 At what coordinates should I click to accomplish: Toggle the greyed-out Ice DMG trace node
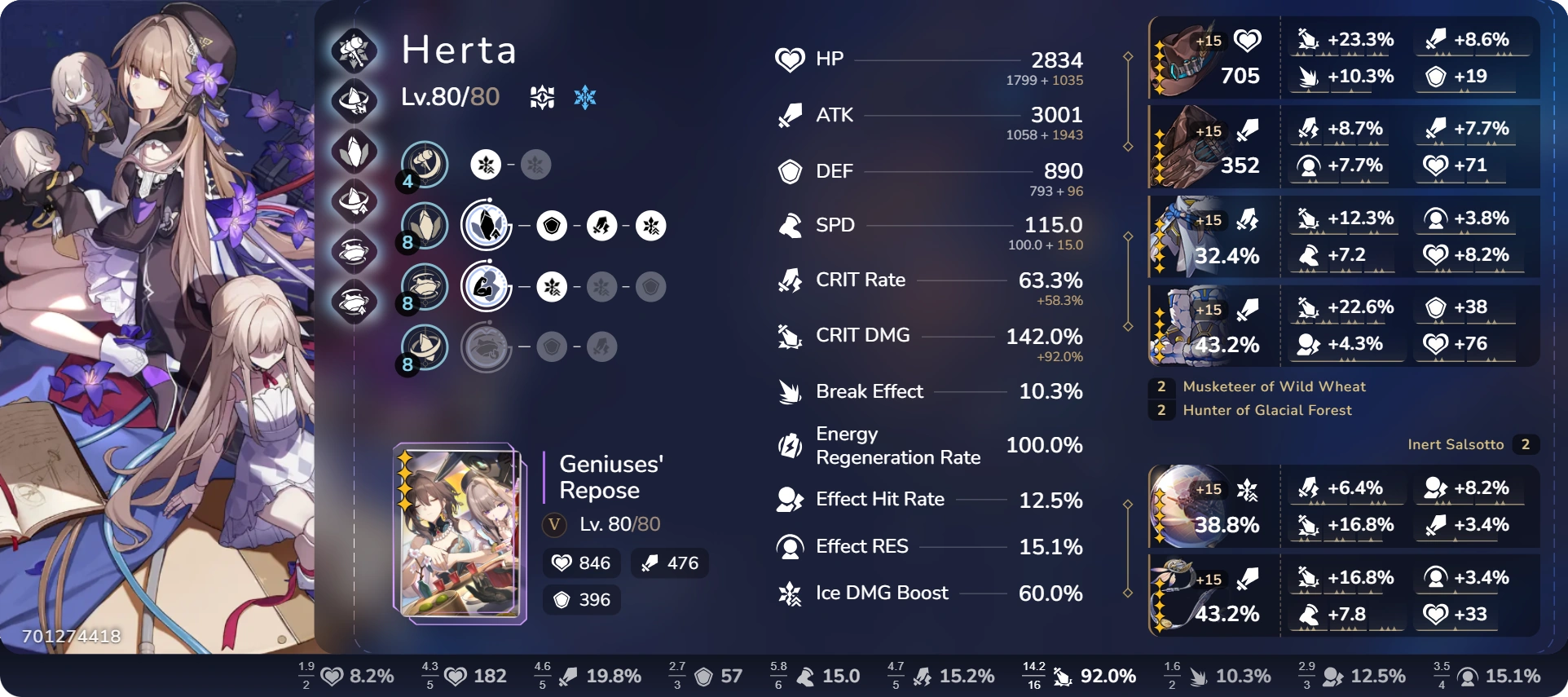click(x=603, y=287)
